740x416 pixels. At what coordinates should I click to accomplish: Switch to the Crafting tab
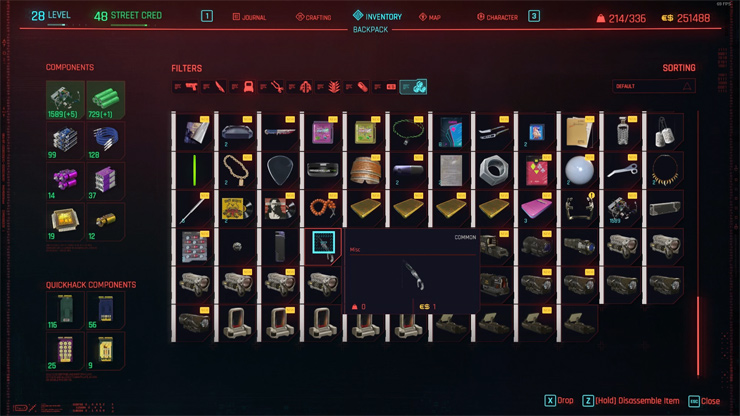click(x=313, y=17)
